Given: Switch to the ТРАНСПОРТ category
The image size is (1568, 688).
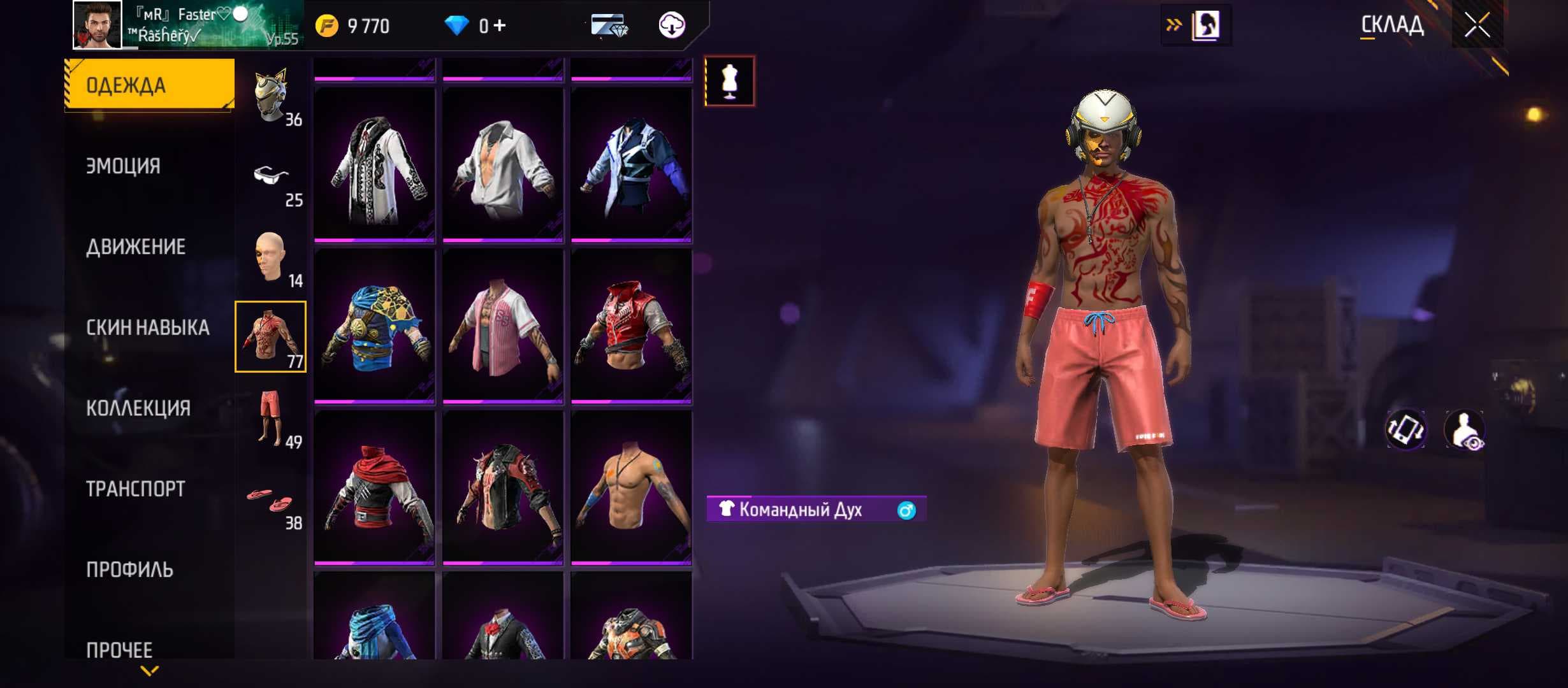Looking at the screenshot, I should [x=135, y=489].
